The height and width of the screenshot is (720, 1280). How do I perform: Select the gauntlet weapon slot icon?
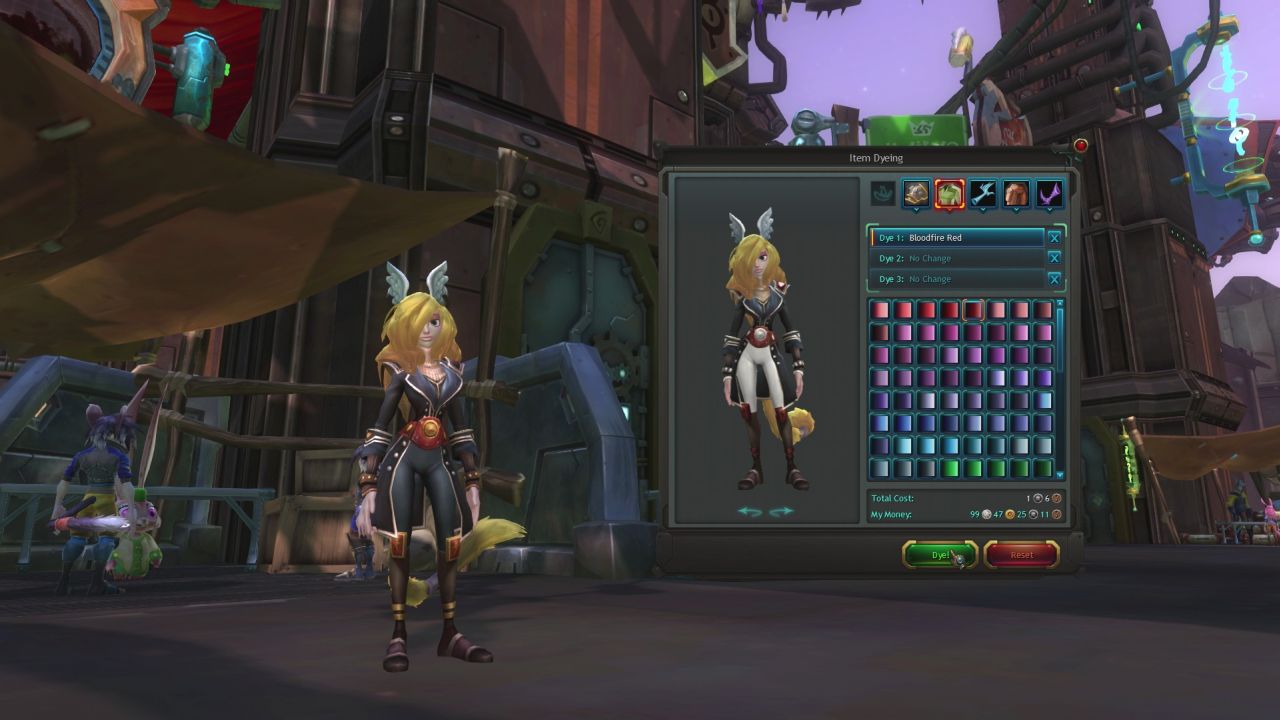pos(983,194)
